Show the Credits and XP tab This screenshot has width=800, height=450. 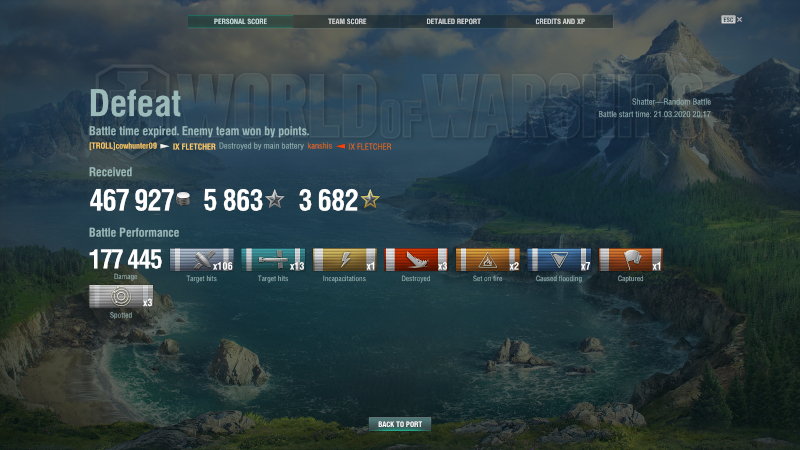(x=559, y=21)
